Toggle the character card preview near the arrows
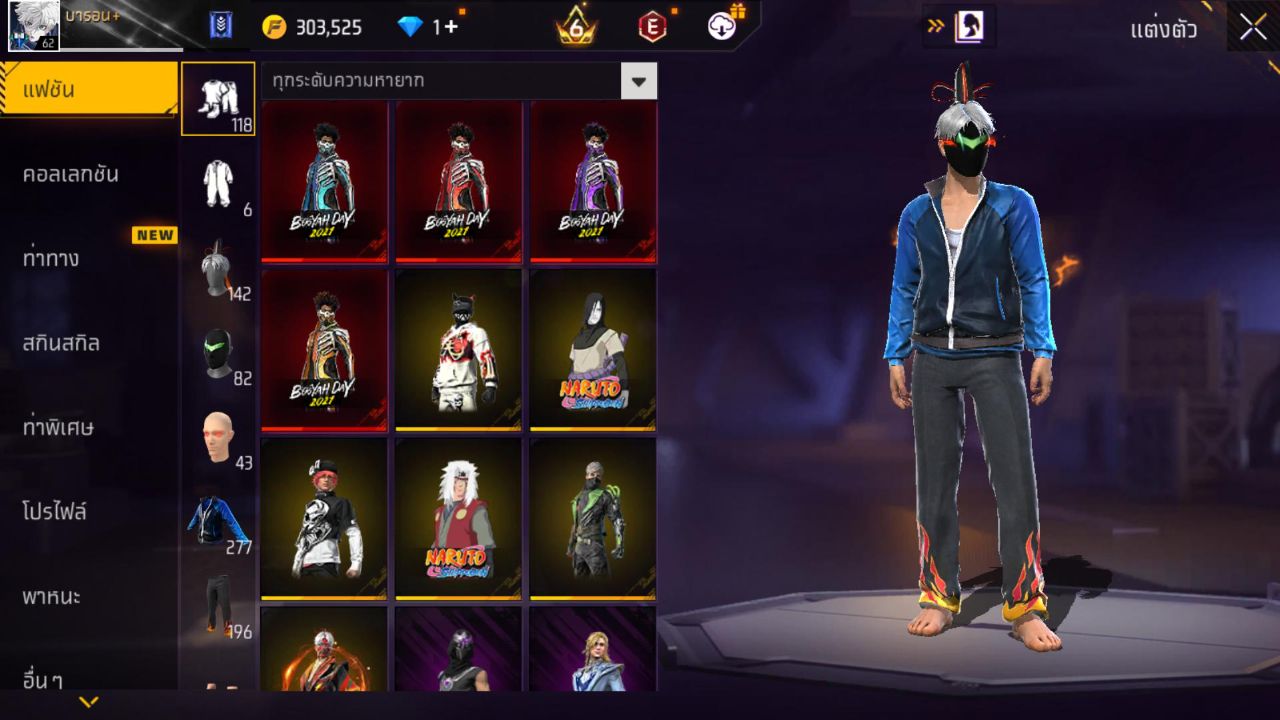Viewport: 1280px width, 720px height. tap(968, 27)
